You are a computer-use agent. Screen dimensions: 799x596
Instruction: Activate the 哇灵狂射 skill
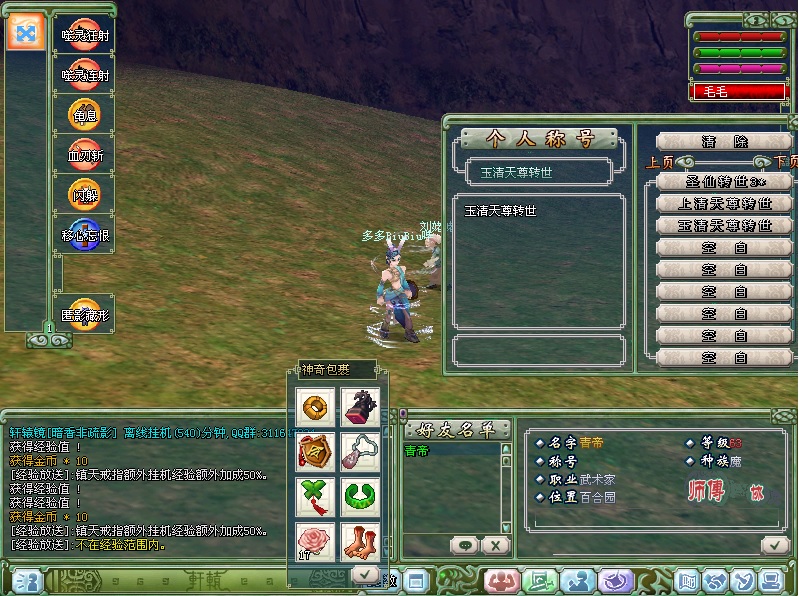pyautogui.click(x=84, y=35)
